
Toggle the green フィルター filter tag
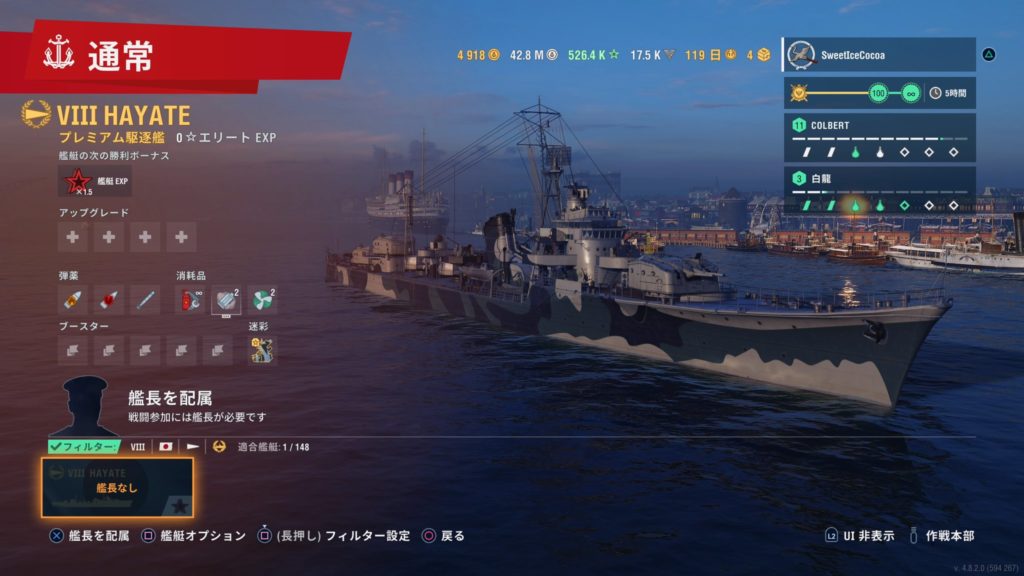(x=84, y=447)
